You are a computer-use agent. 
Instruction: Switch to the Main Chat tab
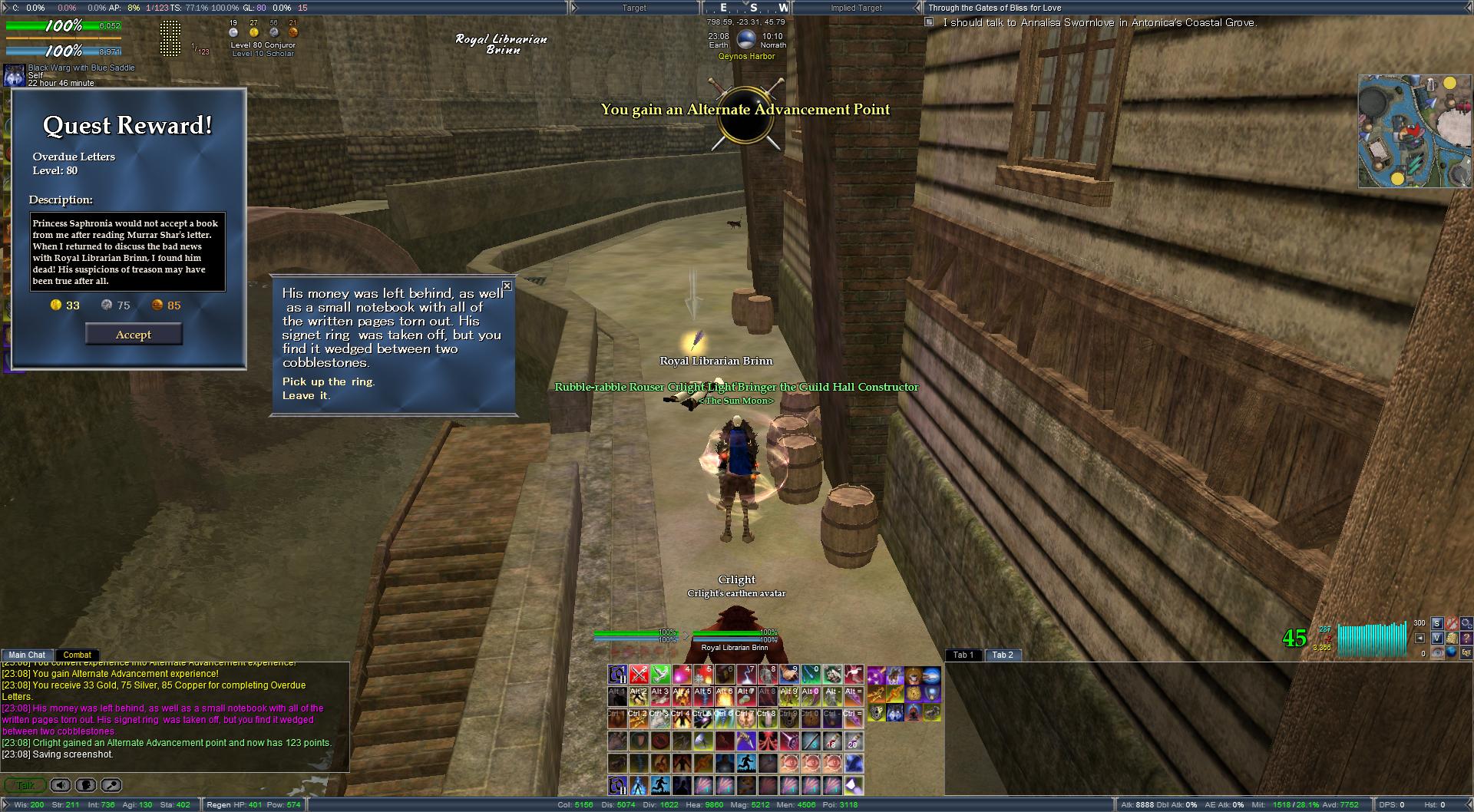coord(27,655)
